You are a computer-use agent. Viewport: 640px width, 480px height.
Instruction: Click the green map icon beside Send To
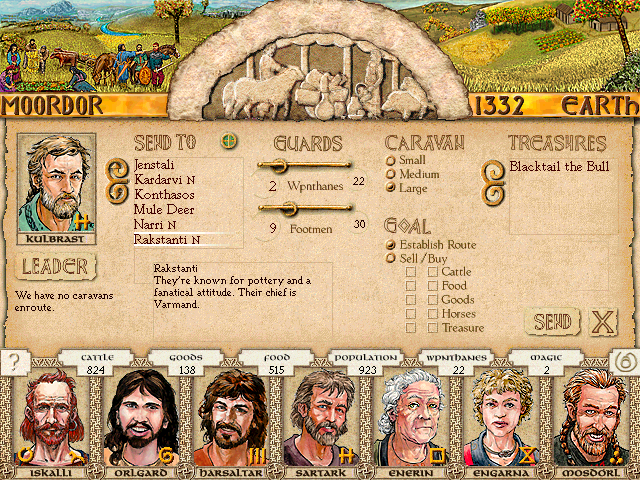click(230, 141)
